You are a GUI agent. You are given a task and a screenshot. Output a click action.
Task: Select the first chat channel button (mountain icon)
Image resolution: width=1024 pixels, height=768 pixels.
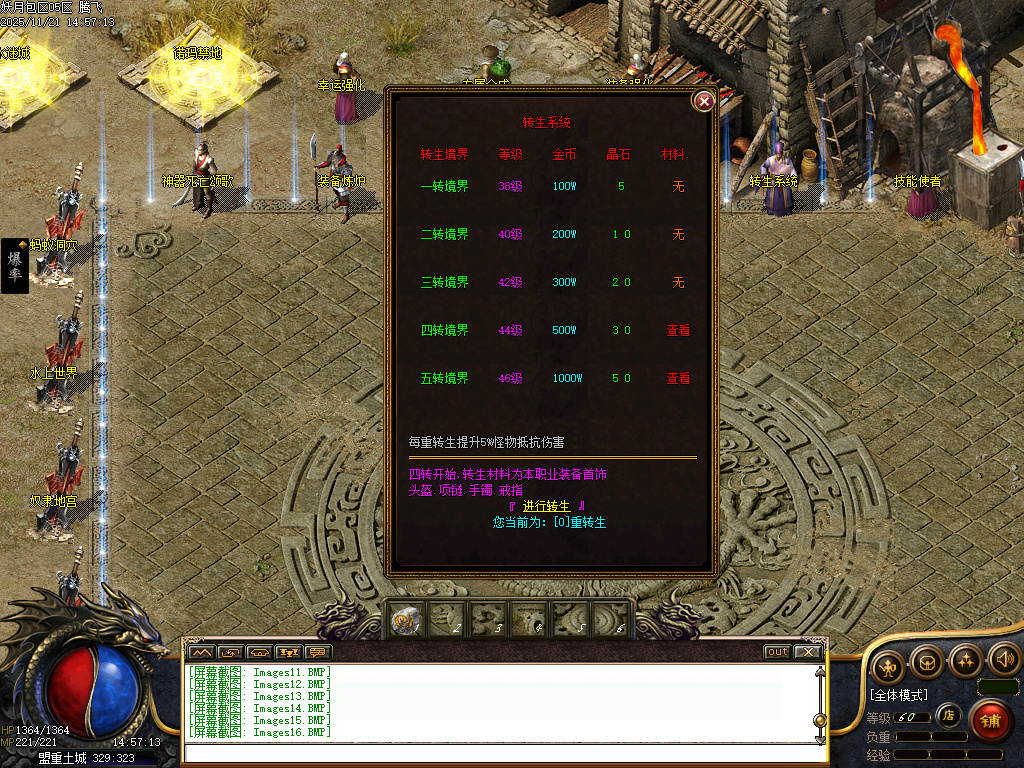tap(201, 653)
